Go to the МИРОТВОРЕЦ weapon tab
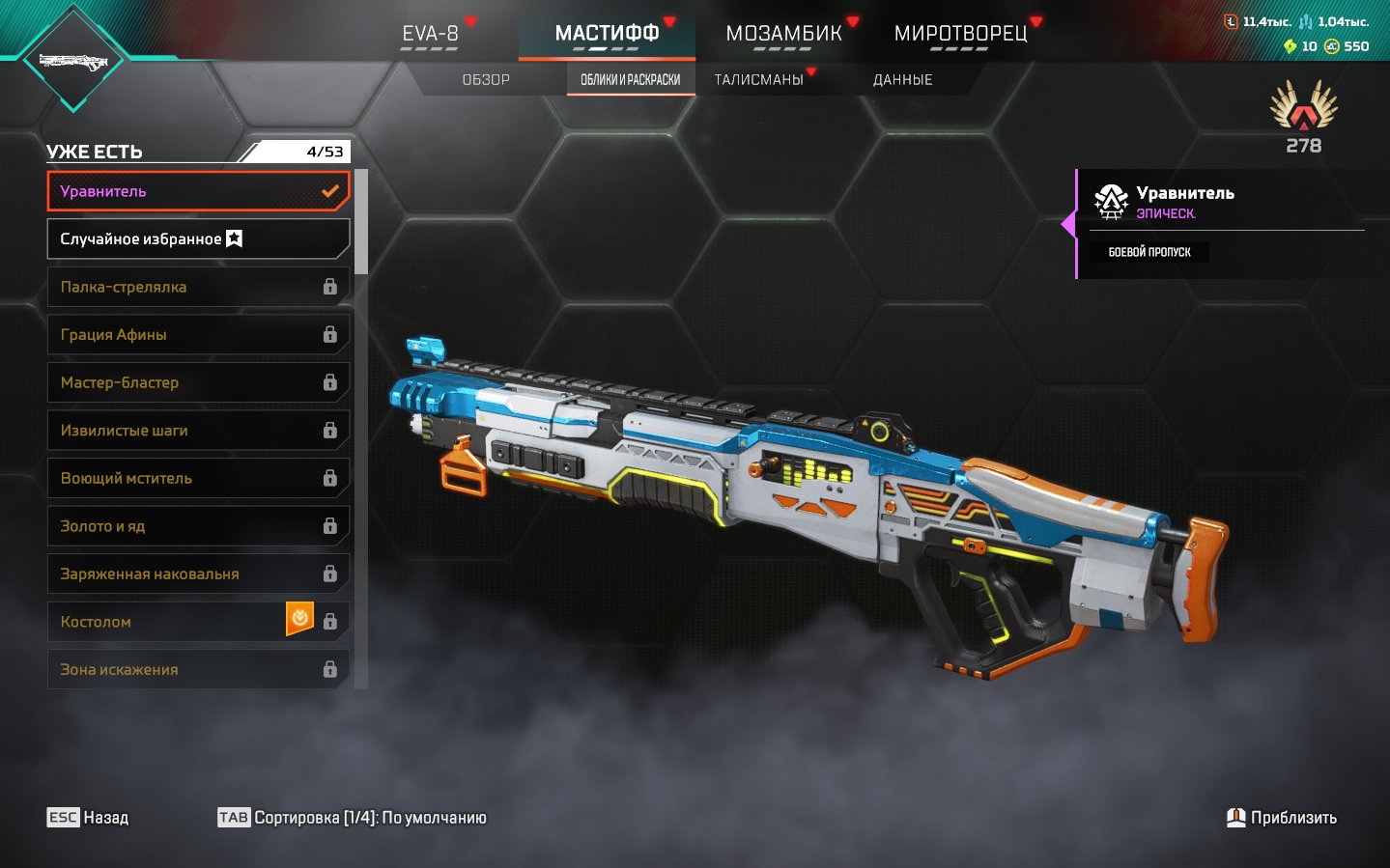 tap(960, 34)
